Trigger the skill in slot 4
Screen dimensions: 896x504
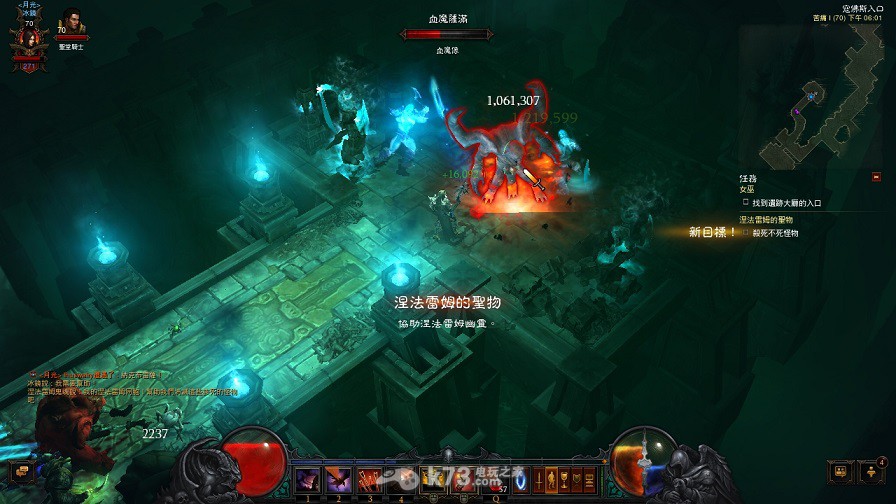click(x=402, y=479)
